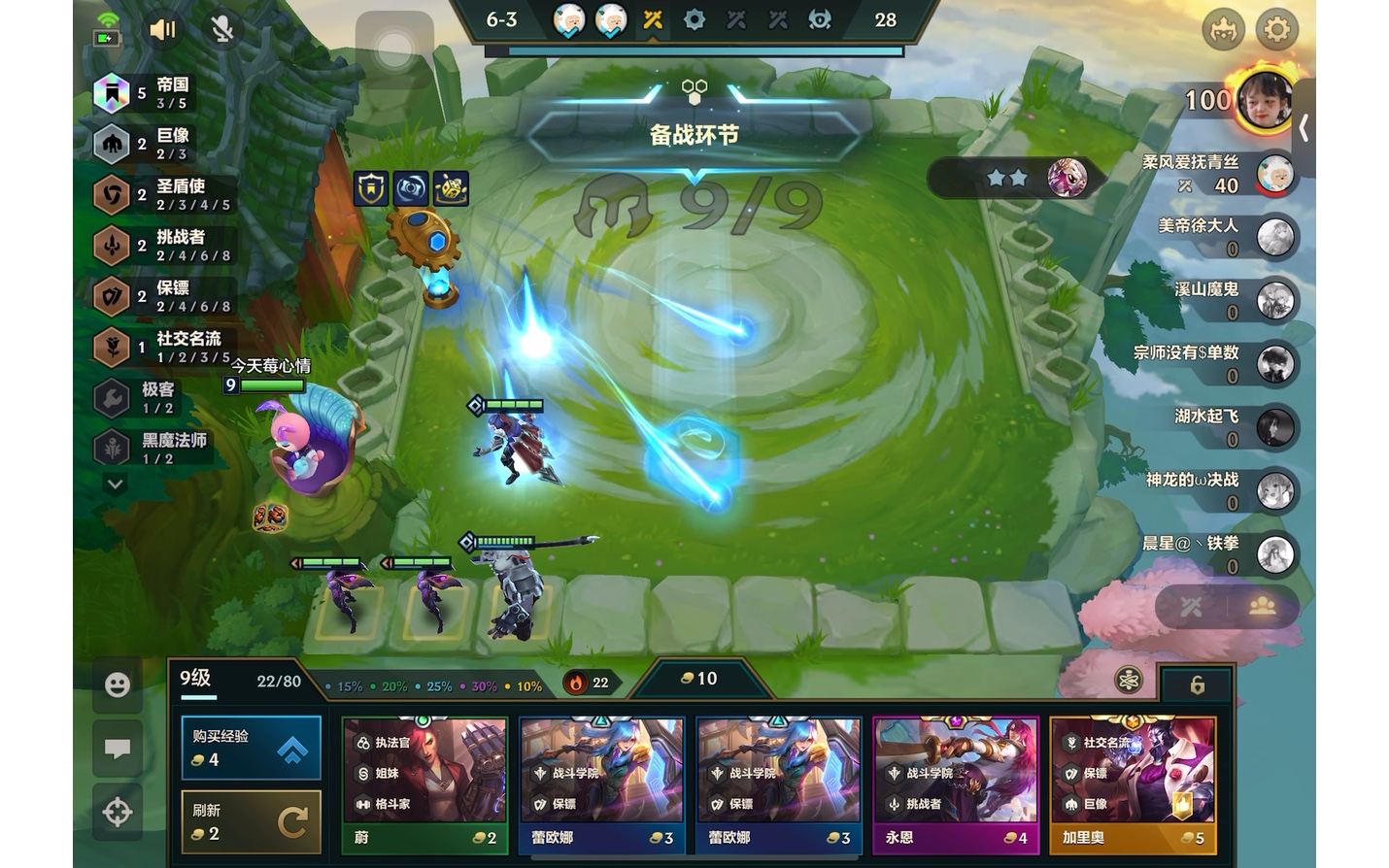Collapse the player list side arrow

1304,127
